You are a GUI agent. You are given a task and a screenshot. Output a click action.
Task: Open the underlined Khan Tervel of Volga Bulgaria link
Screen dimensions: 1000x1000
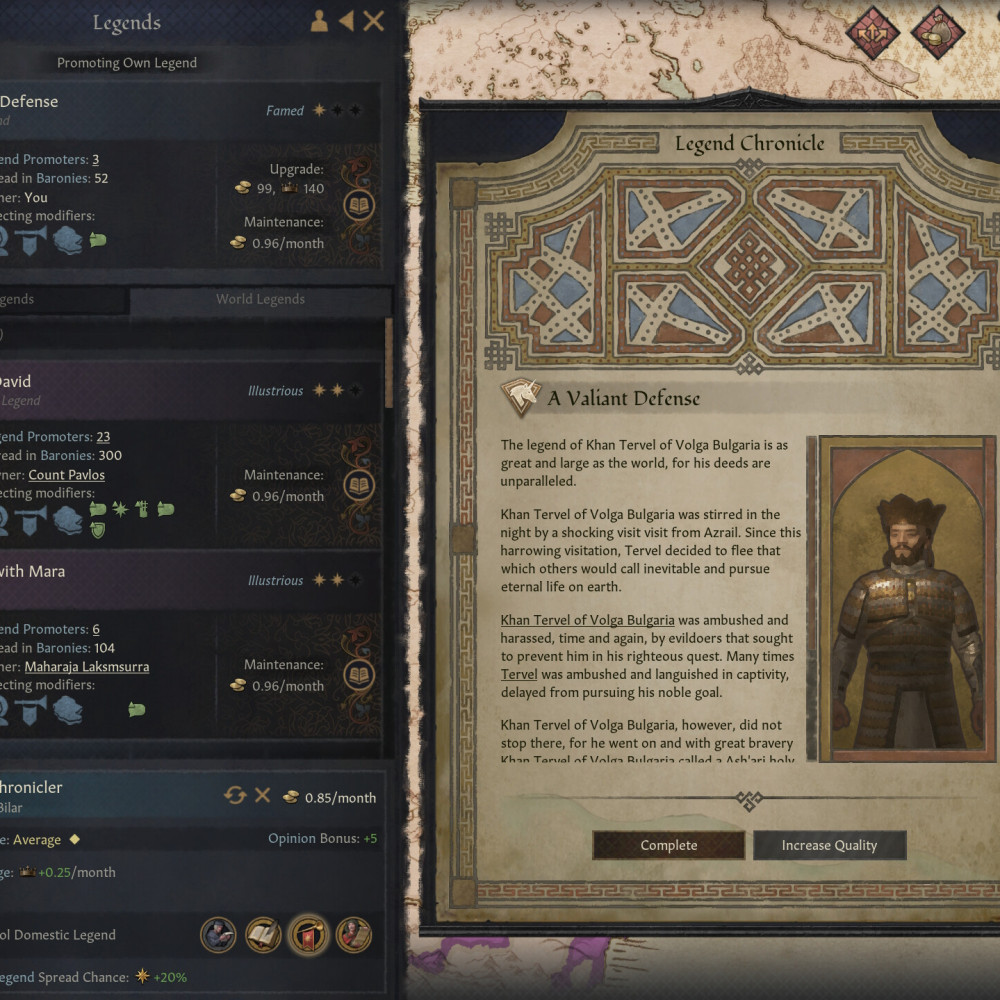587,620
